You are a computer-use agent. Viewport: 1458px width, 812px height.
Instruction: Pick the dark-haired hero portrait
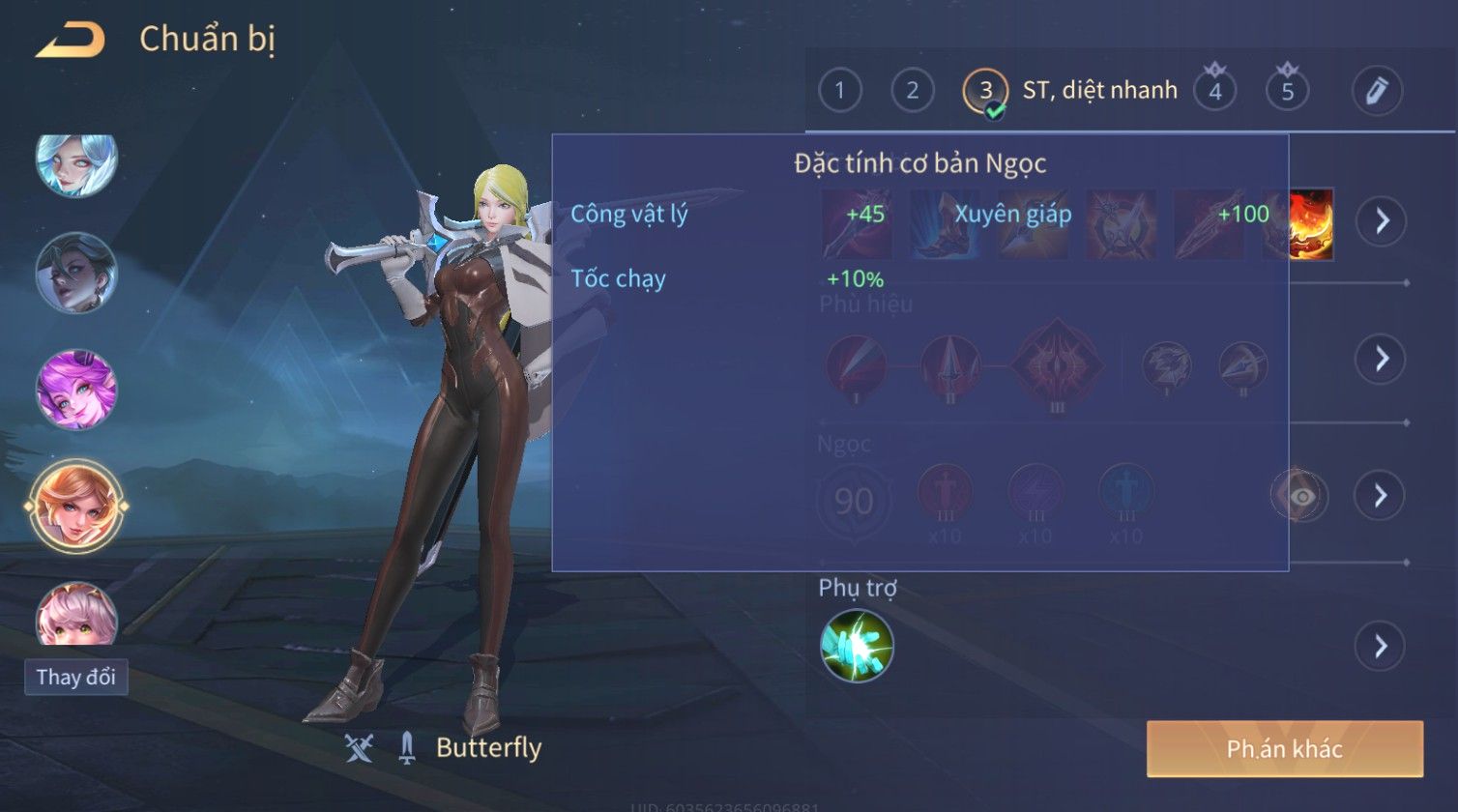76,274
